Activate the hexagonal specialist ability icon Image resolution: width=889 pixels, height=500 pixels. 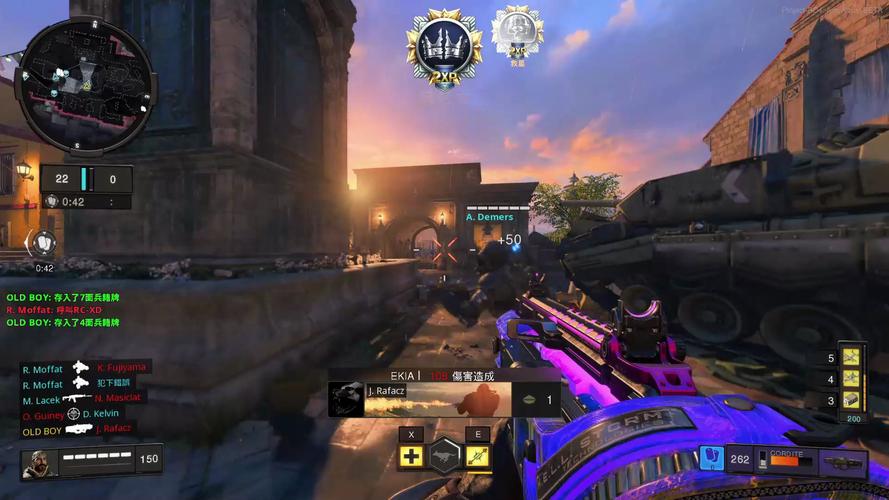pyautogui.click(x=445, y=456)
